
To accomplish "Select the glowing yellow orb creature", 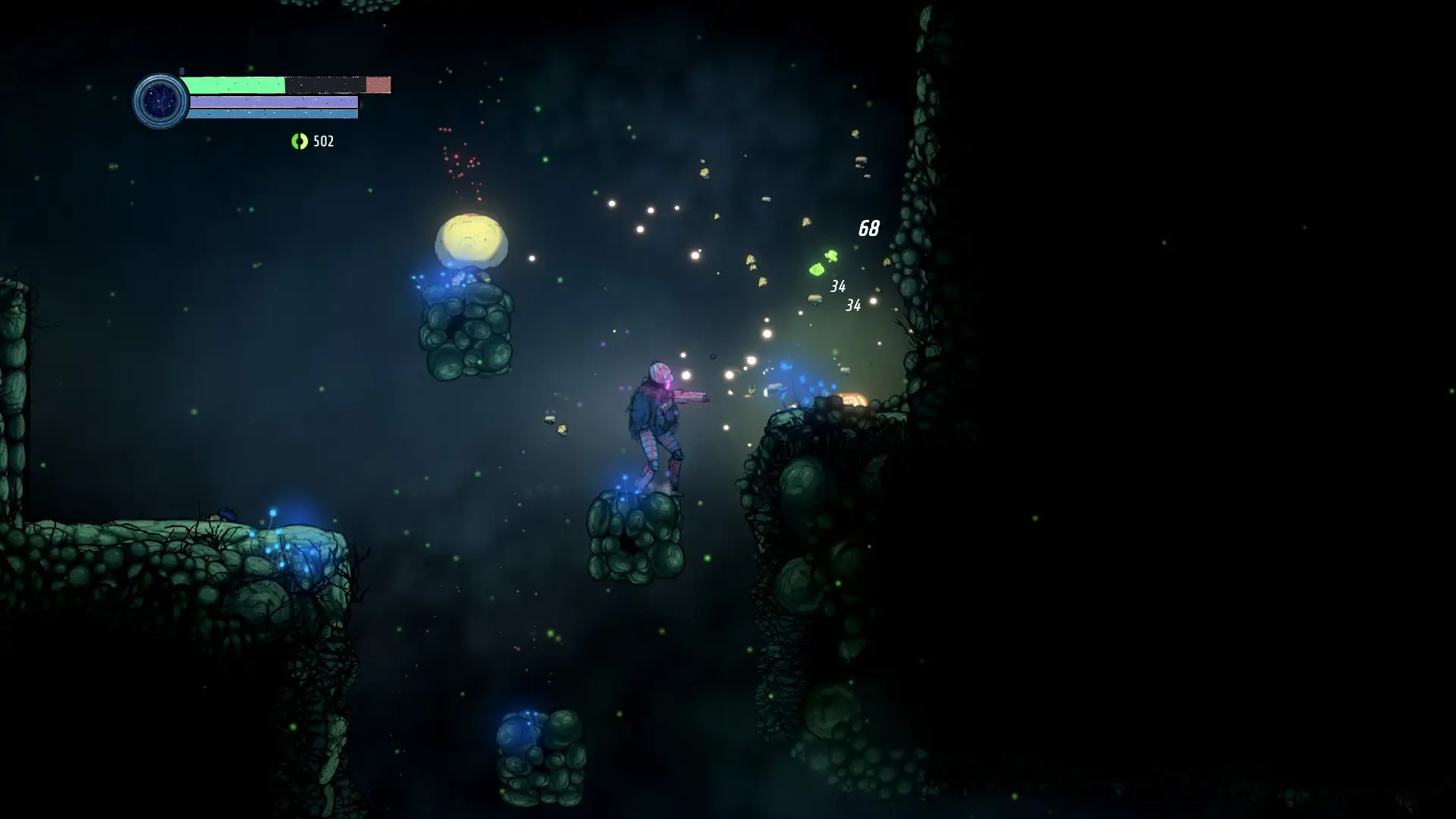I will tap(470, 239).
